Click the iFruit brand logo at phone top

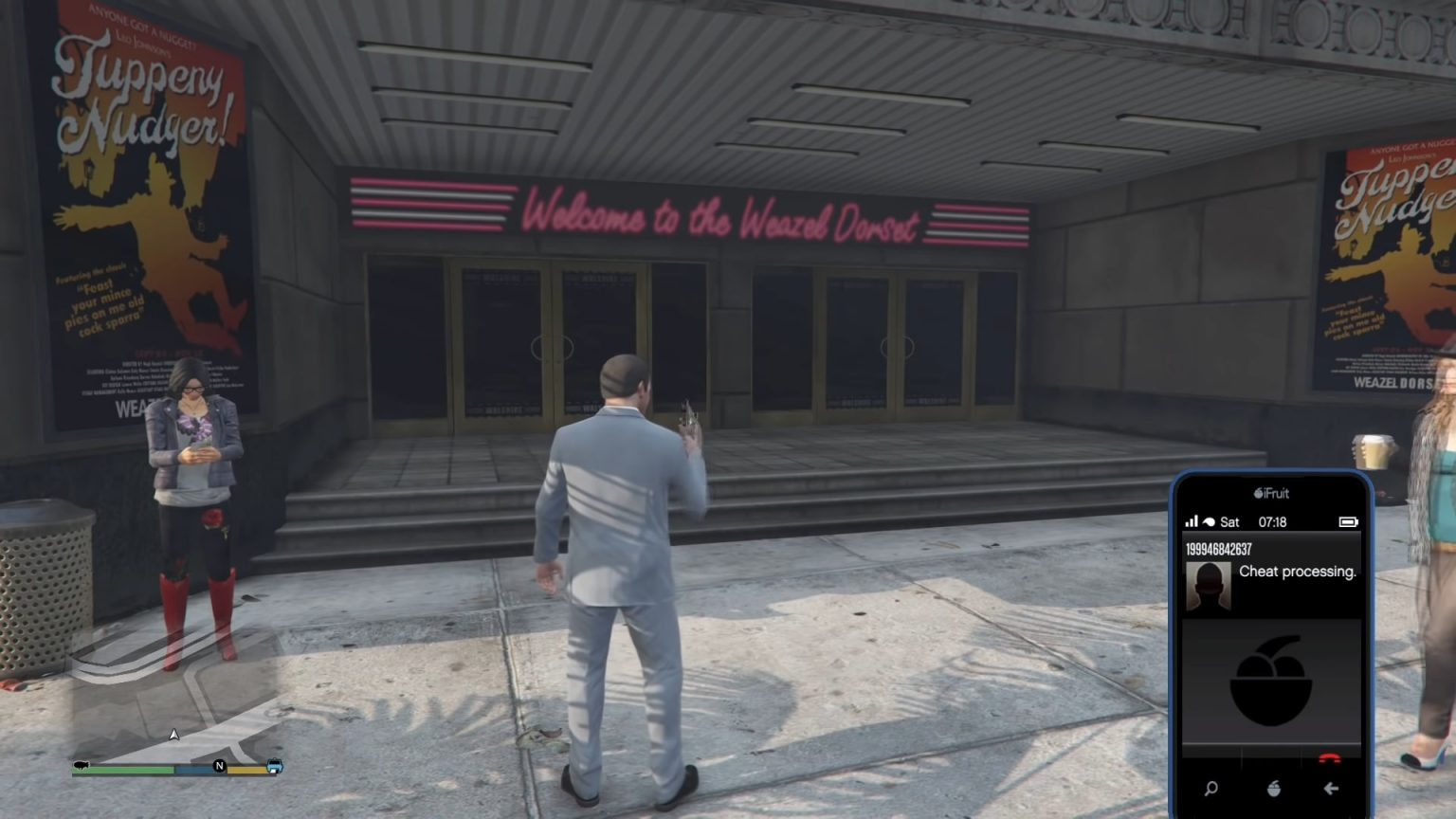1270,492
